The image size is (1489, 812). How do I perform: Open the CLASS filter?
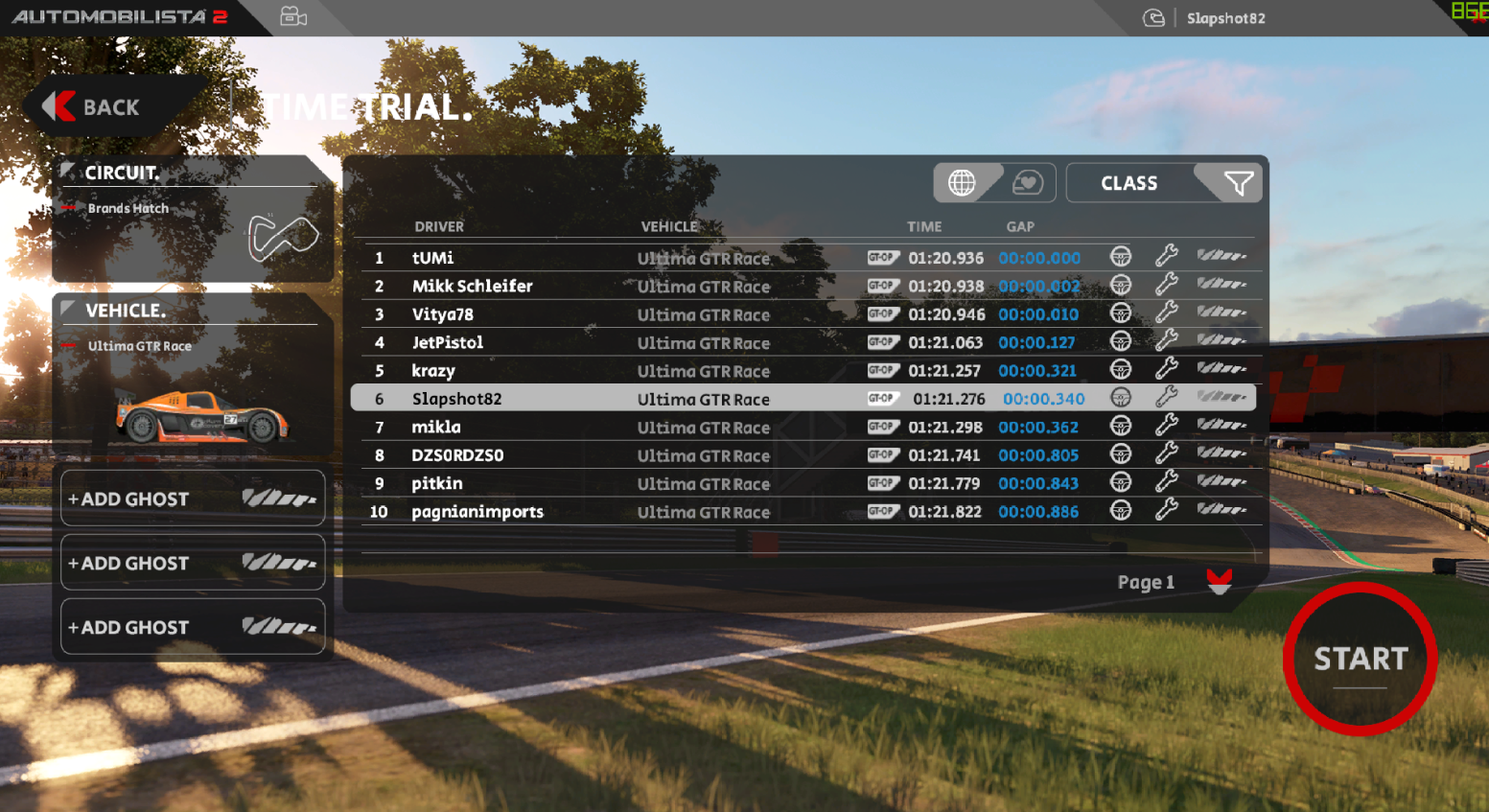[1162, 182]
